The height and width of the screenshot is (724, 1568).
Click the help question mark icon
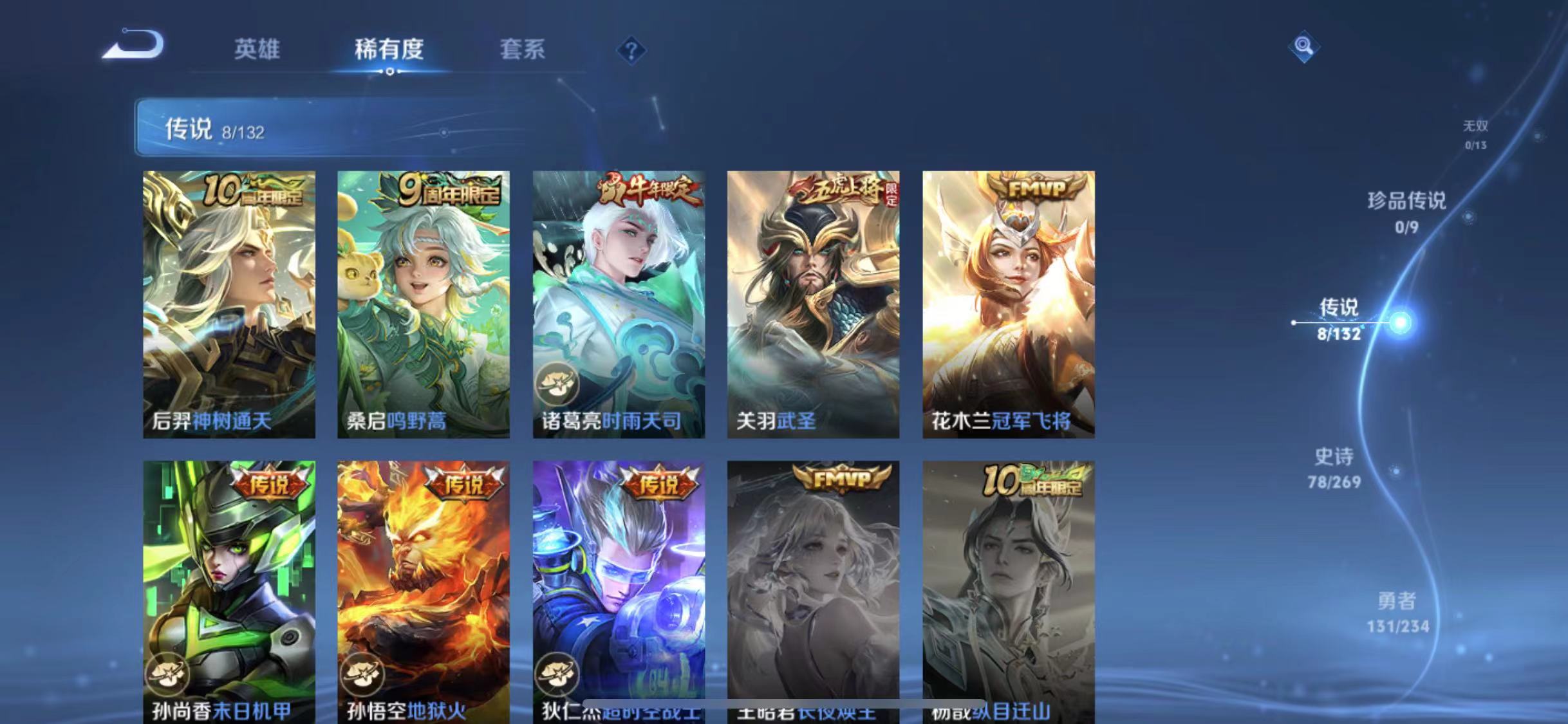coord(632,50)
